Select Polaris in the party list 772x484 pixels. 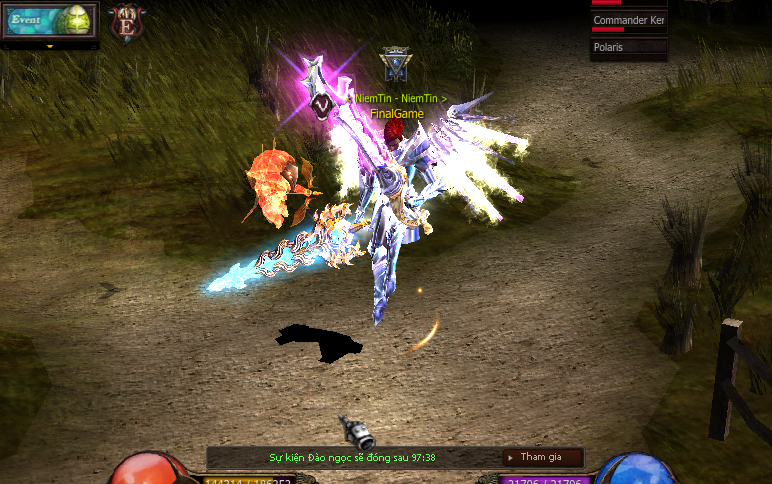pos(628,47)
